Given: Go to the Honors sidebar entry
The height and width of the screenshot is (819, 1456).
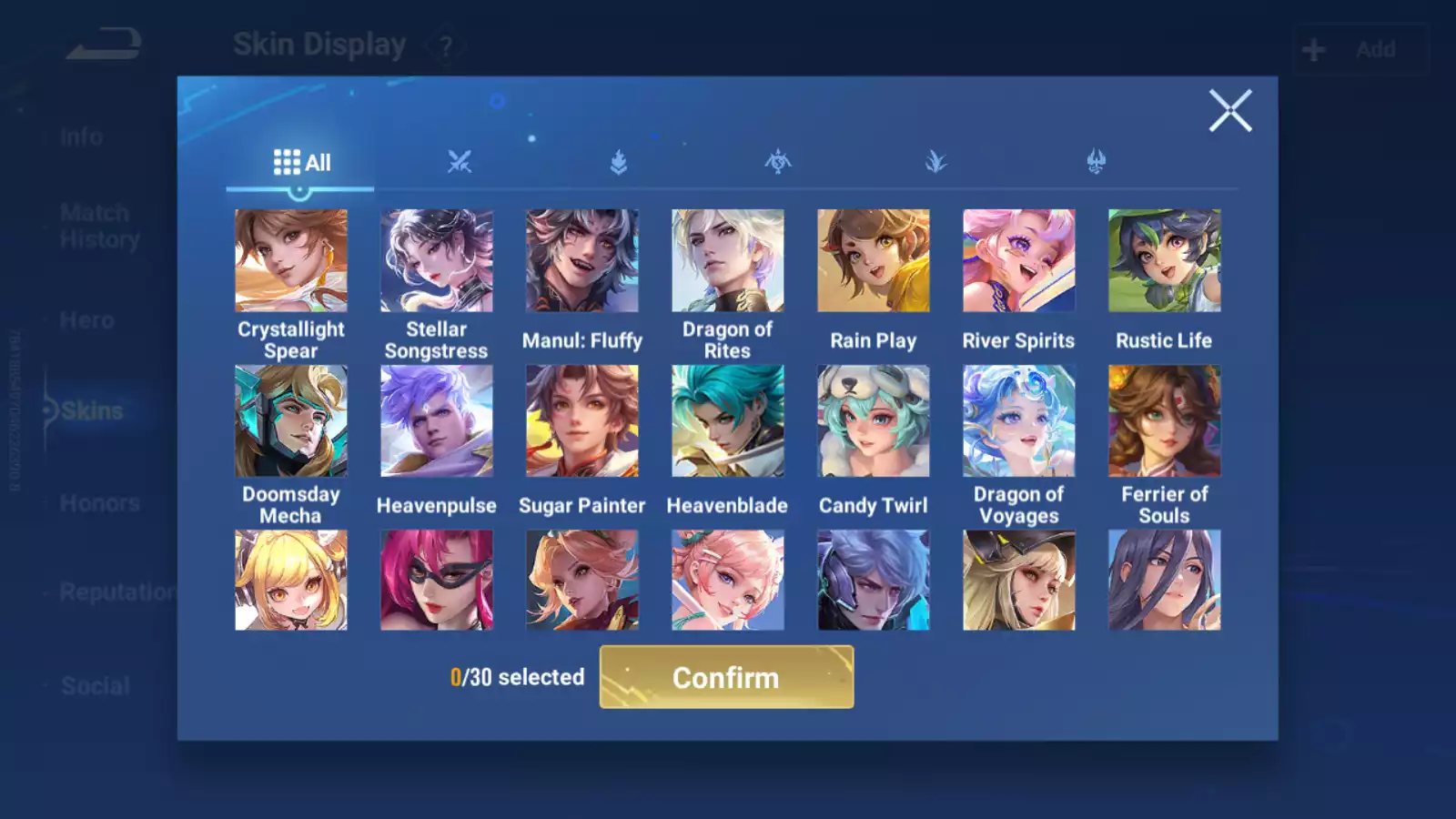Looking at the screenshot, I should [x=98, y=502].
